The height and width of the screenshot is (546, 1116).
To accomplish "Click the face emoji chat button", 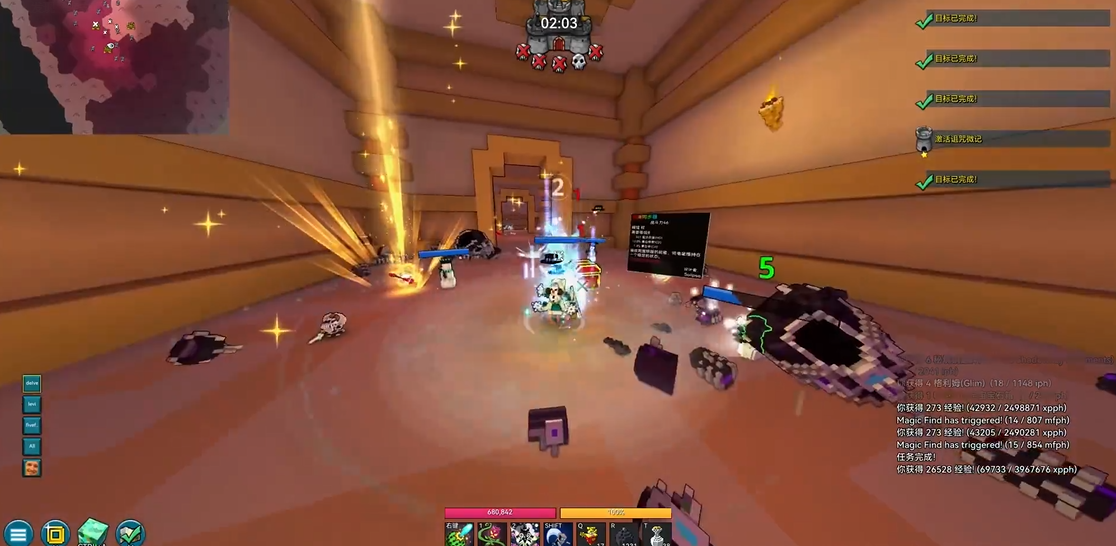I will (x=32, y=468).
